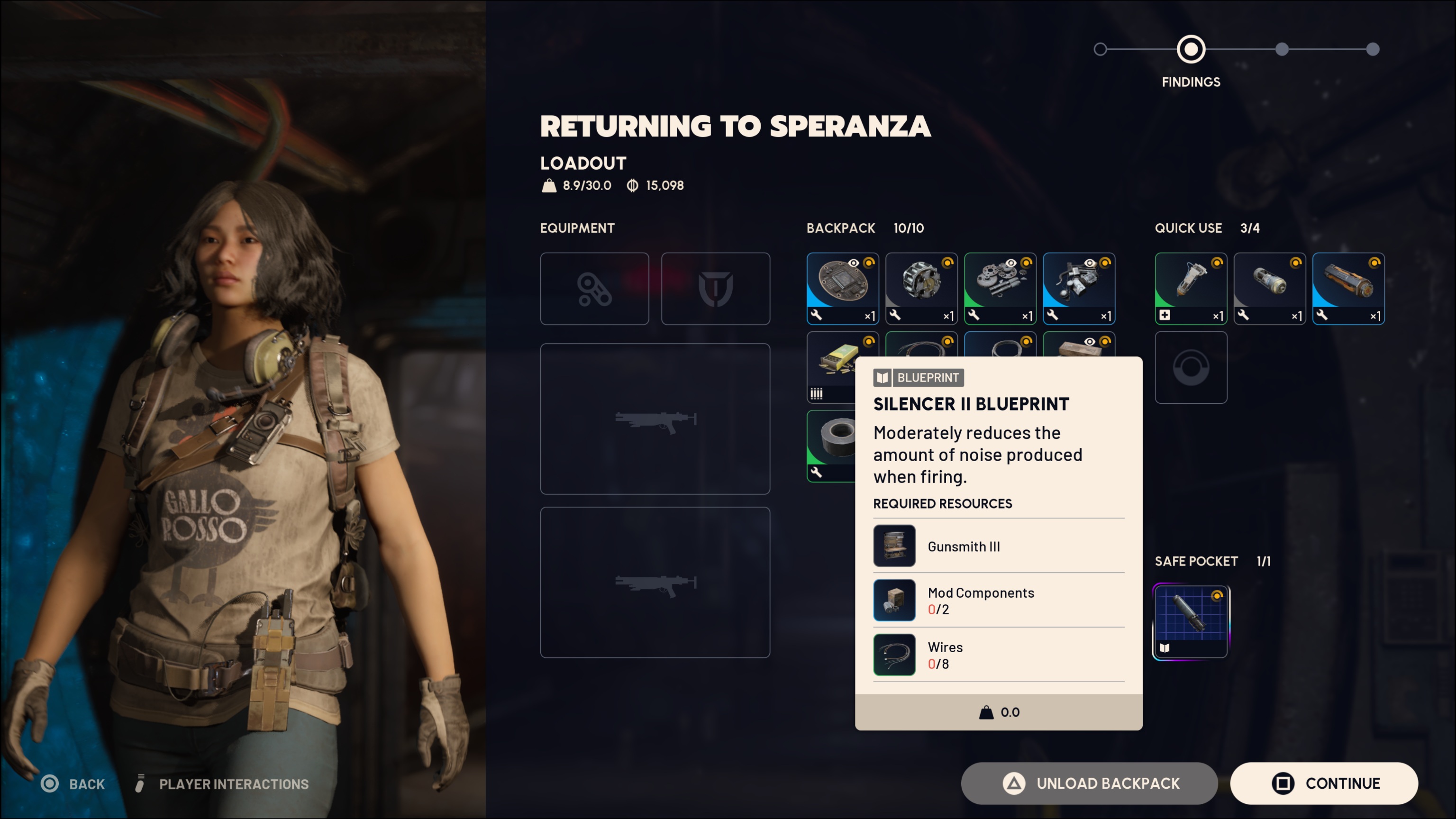Select the duct tape roll slot
1456x819 pixels.
pyautogui.click(x=830, y=446)
